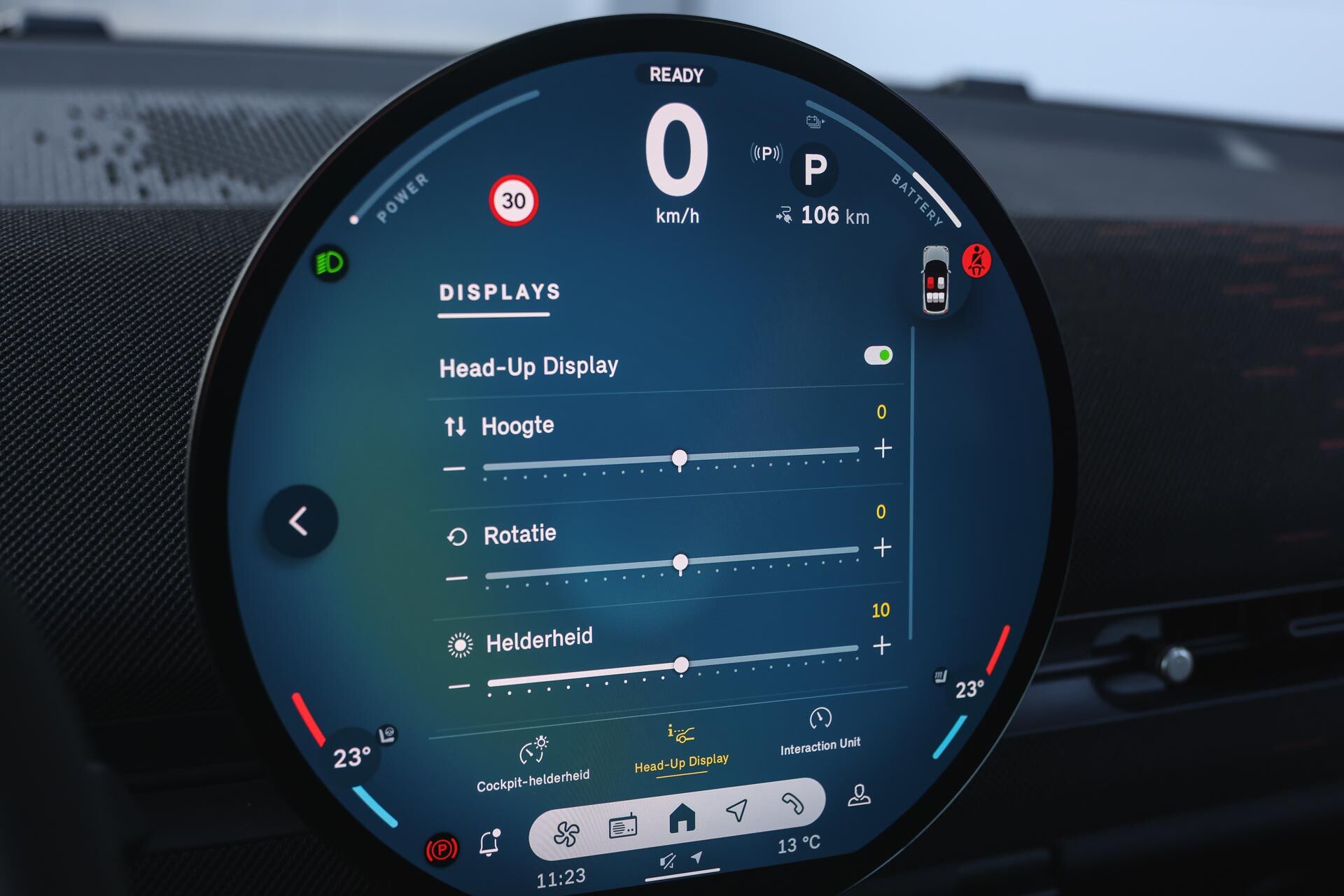Image resolution: width=1344 pixels, height=896 pixels.
Task: Open climate controls via fan icon
Action: (x=566, y=834)
